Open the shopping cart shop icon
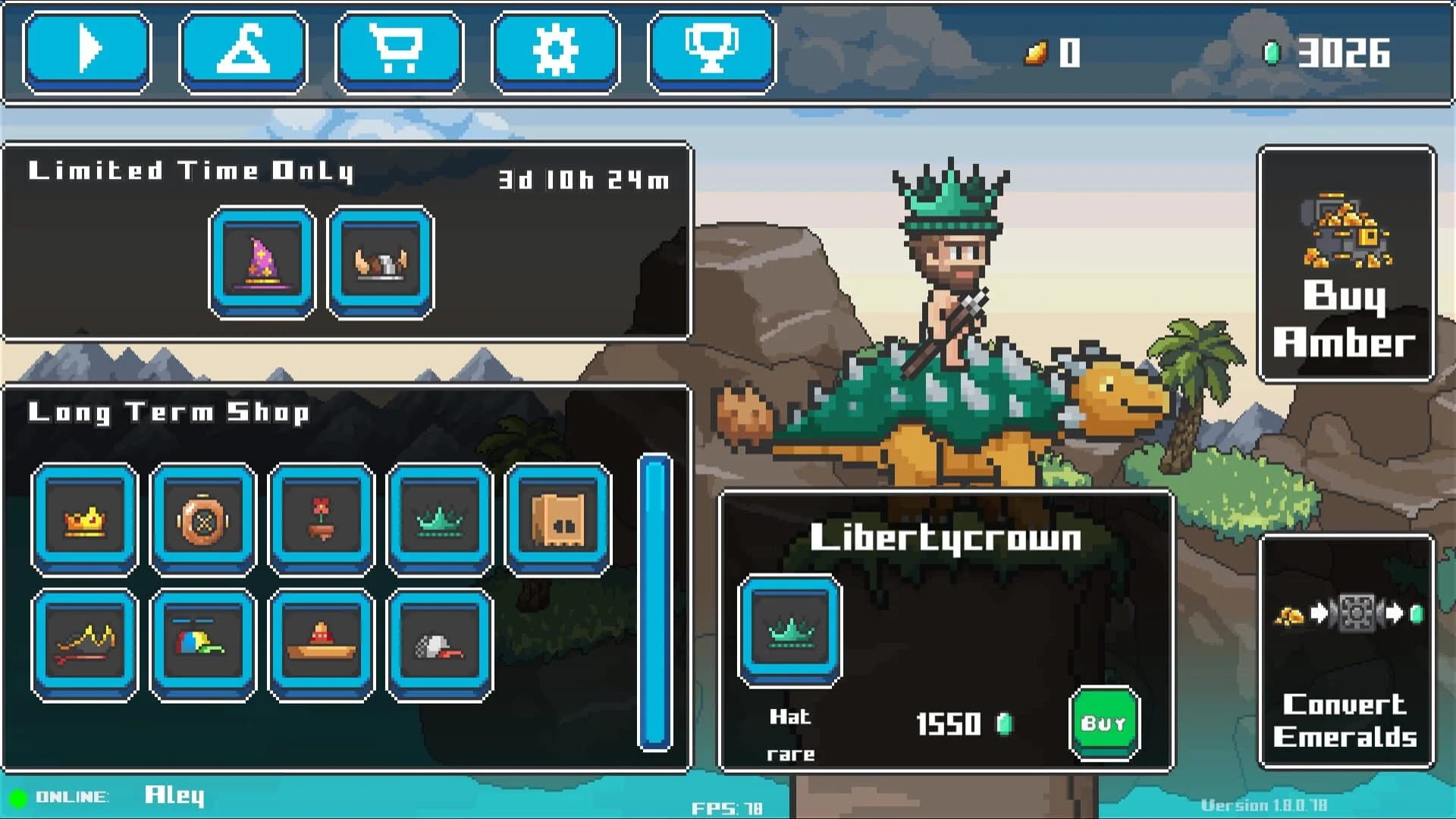1456x819 pixels. click(400, 52)
